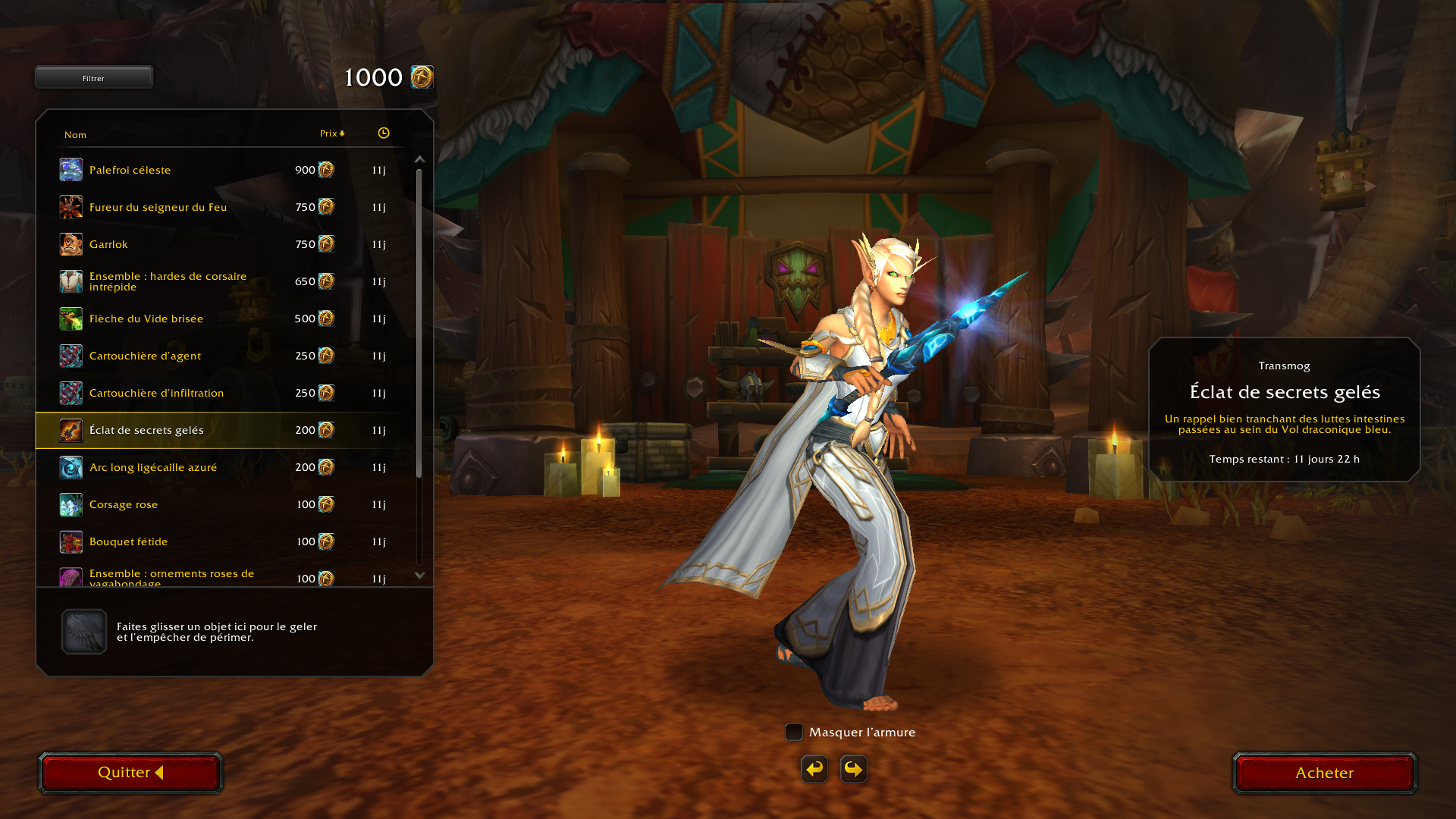This screenshot has width=1456, height=819.
Task: Sort the list by Nom column
Action: (75, 135)
